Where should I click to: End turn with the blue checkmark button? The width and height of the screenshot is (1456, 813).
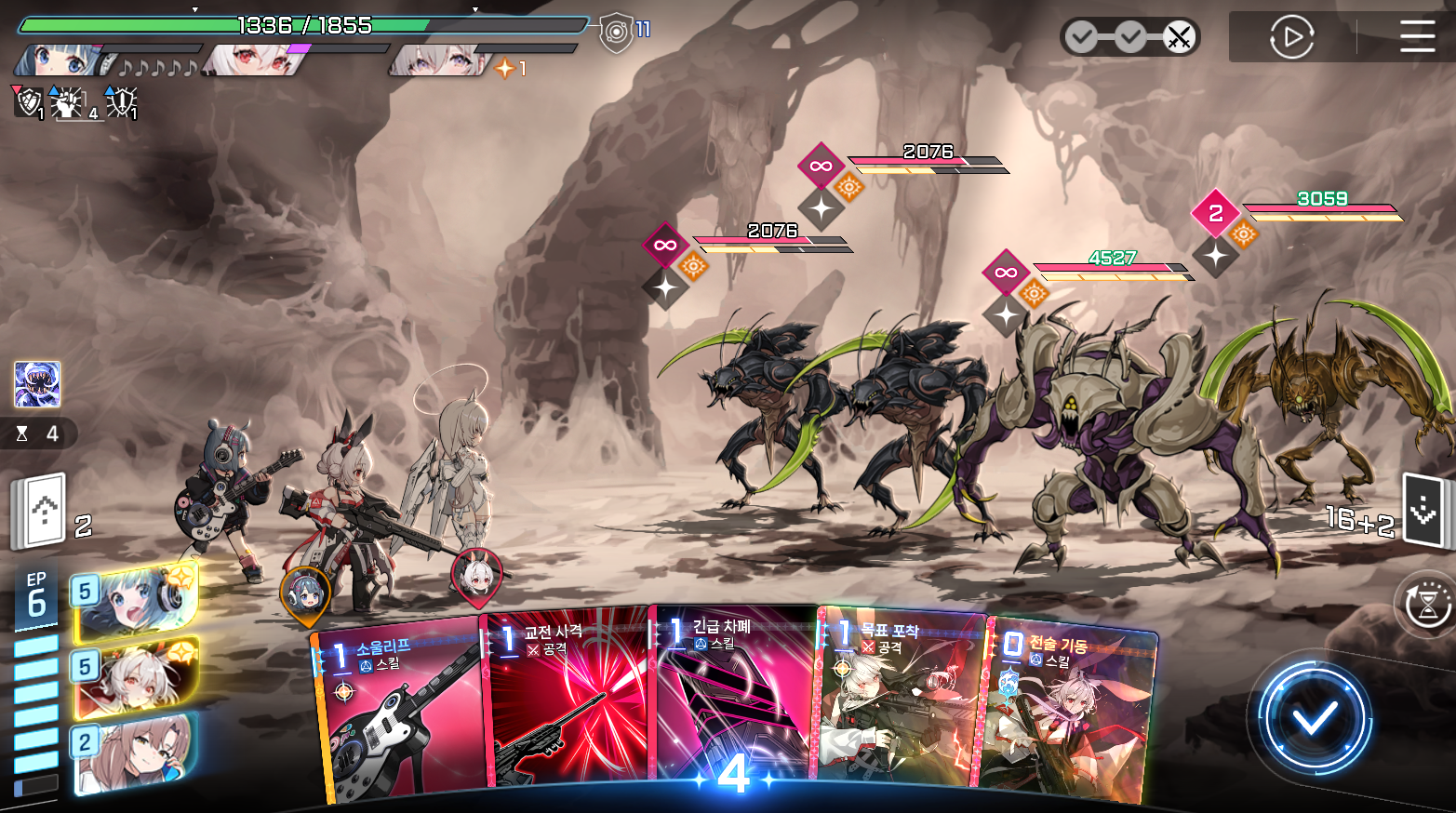[1314, 717]
